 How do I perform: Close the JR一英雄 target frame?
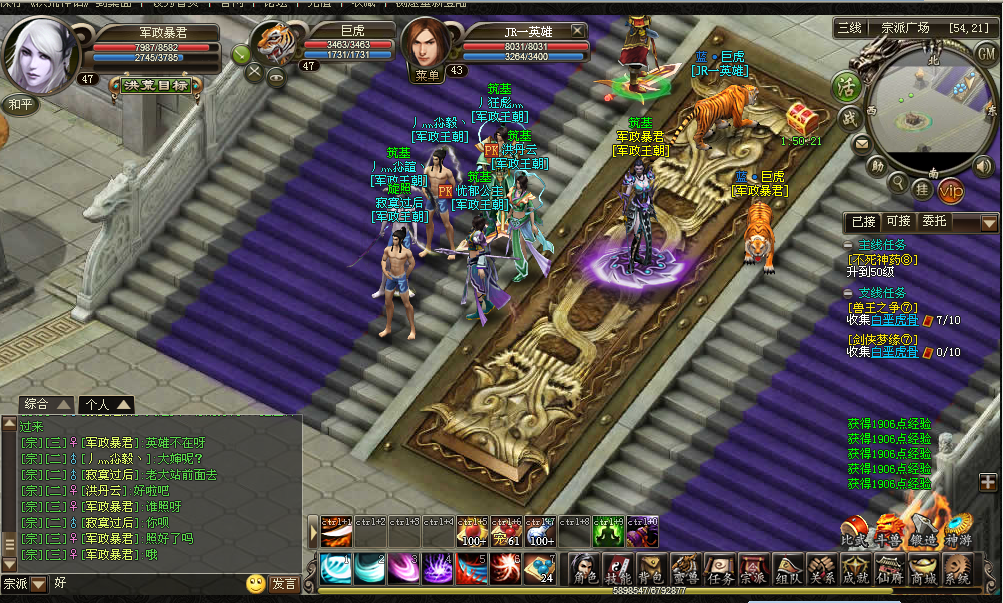[x=578, y=31]
